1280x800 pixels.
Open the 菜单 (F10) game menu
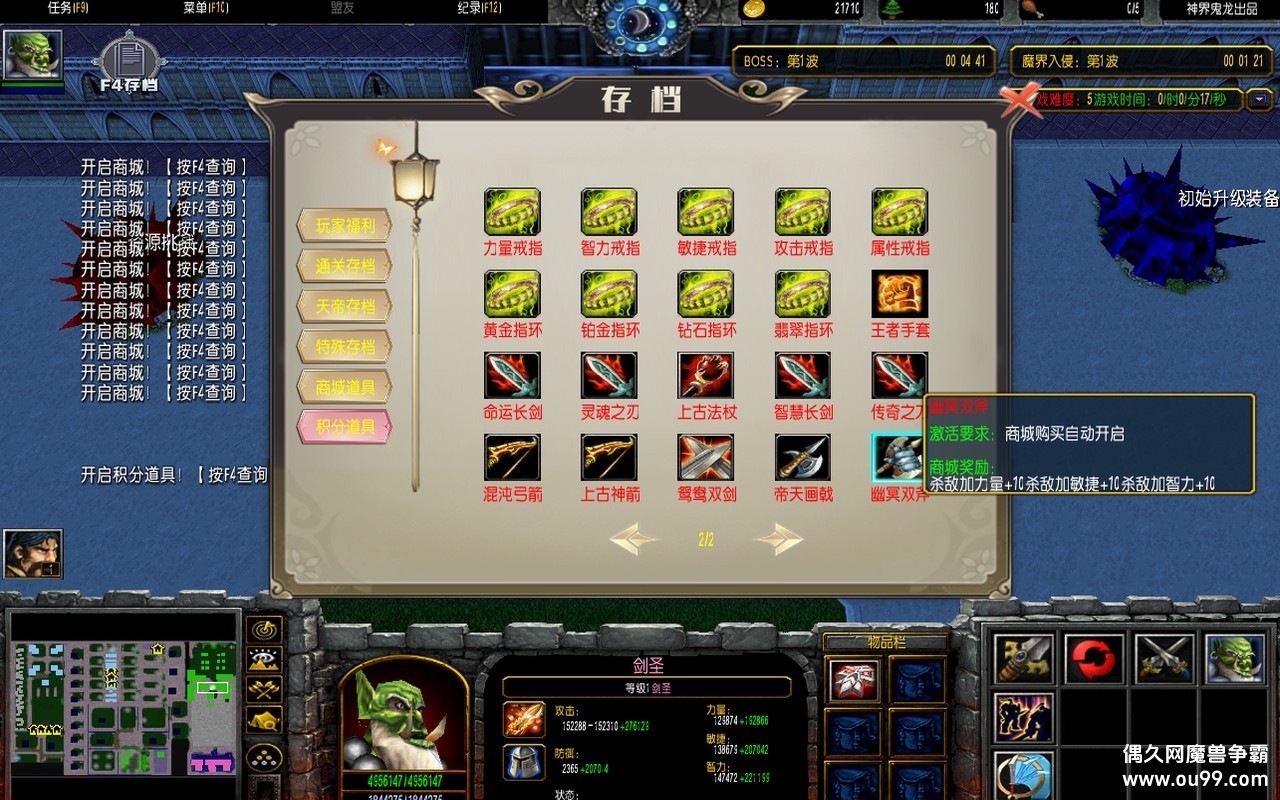point(206,8)
